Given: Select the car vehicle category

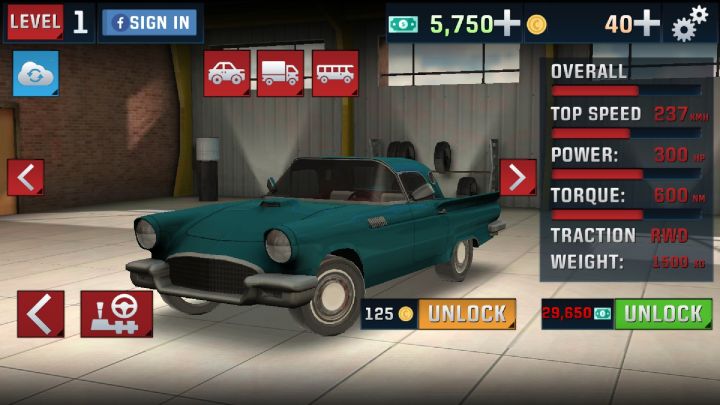Looking at the screenshot, I should coord(227,73).
